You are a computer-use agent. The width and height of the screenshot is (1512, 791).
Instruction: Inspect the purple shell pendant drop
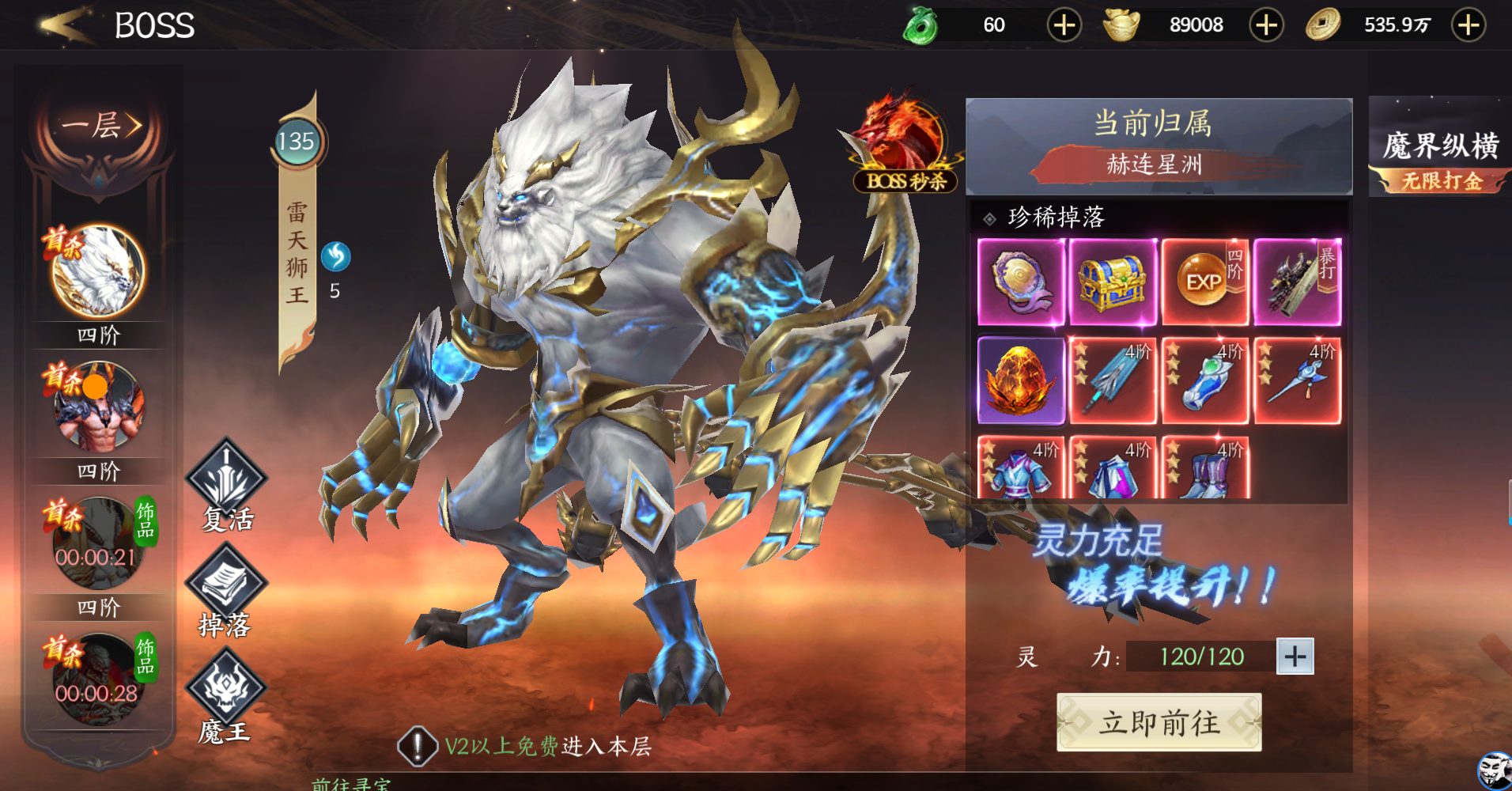click(x=1021, y=282)
